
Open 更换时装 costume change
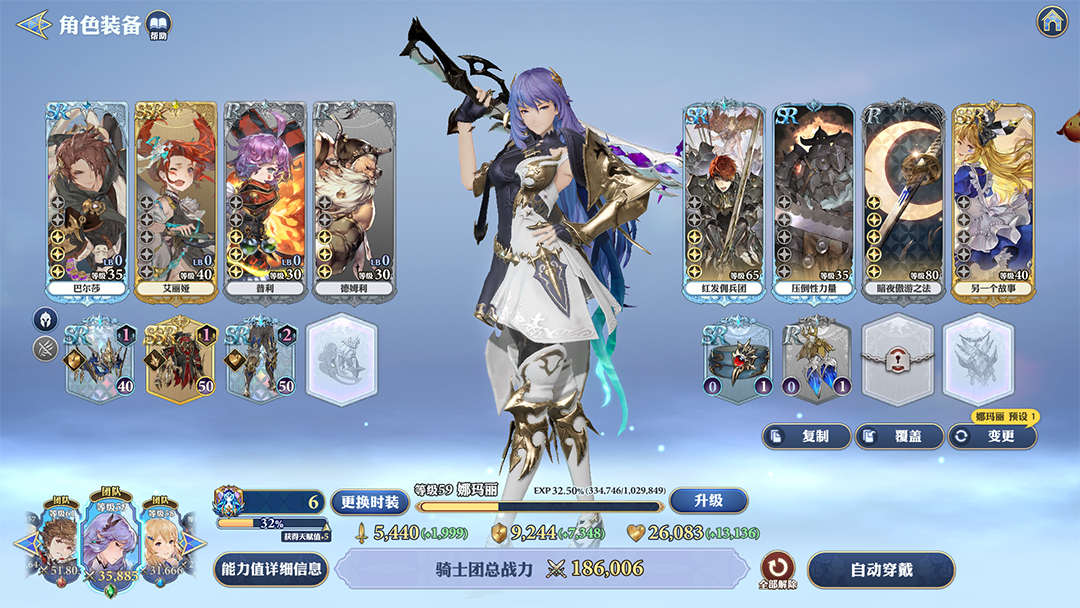pos(370,501)
